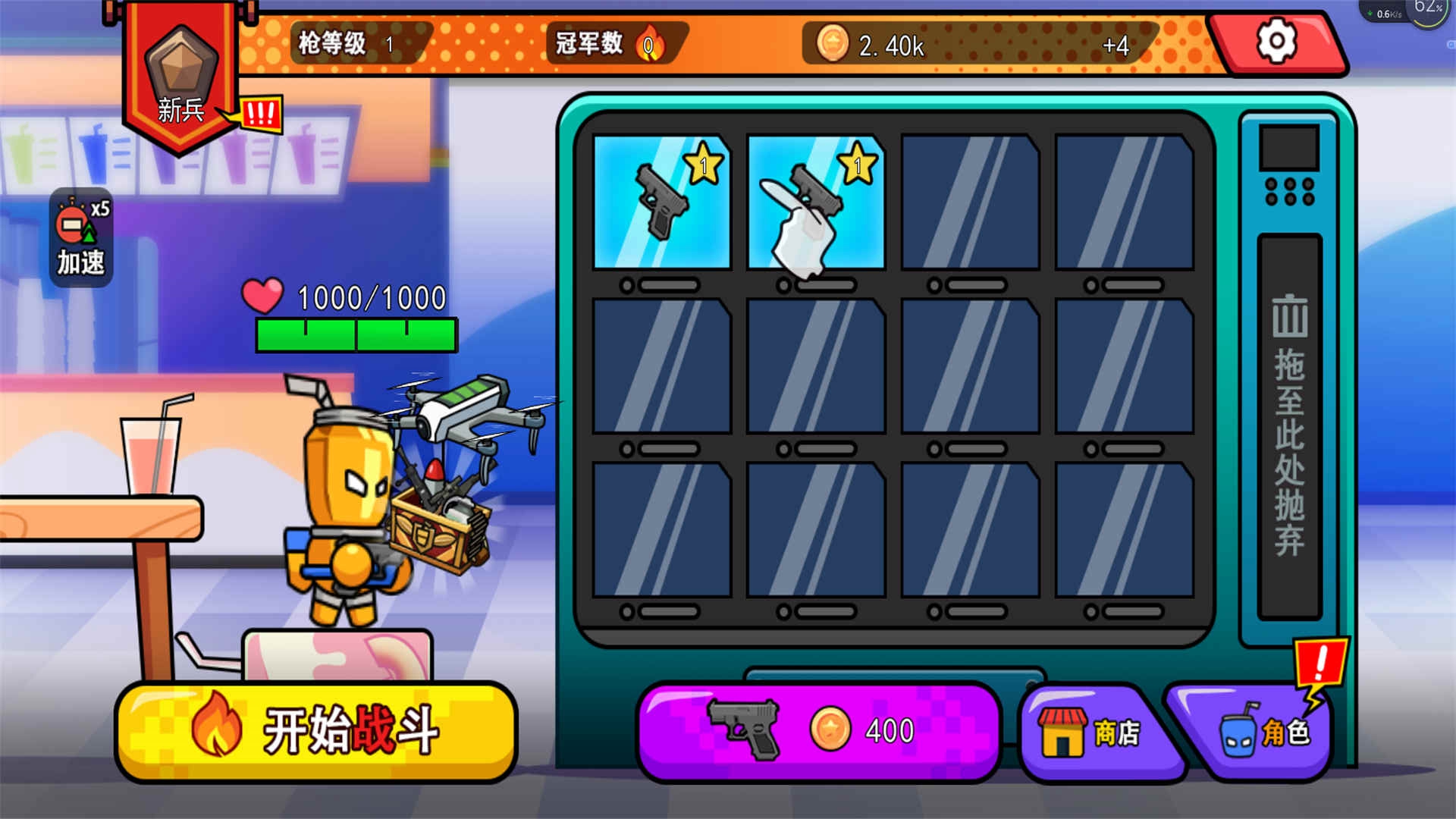Activate the x5 加速 speed-up
Image resolution: width=1456 pixels, height=819 pixels.
pos(81,237)
